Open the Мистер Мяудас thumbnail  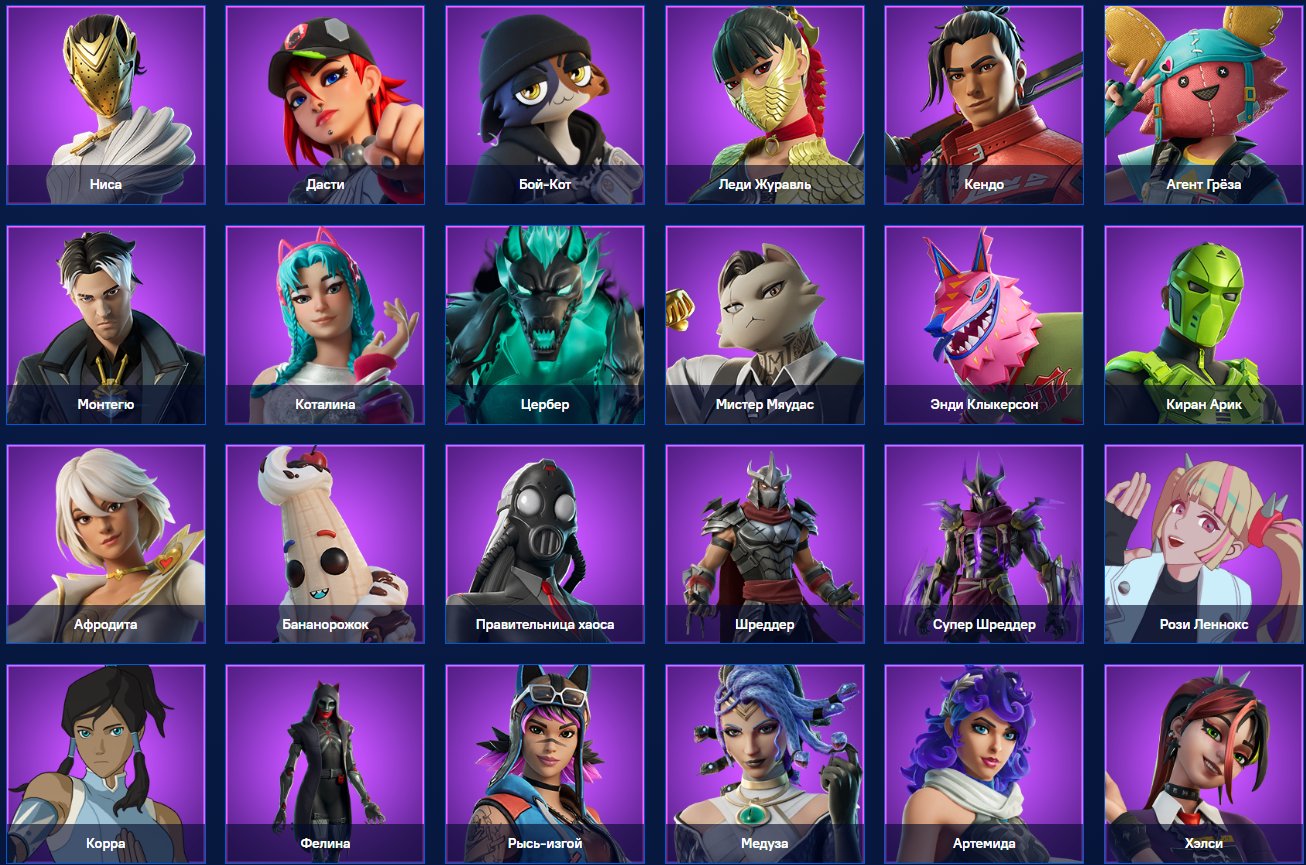(x=764, y=323)
